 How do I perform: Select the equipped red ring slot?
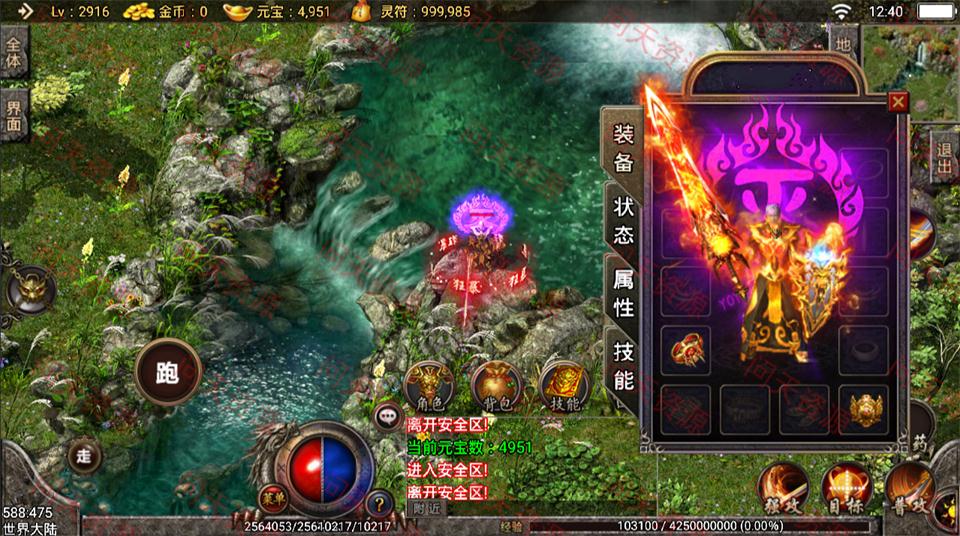pyautogui.click(x=685, y=350)
